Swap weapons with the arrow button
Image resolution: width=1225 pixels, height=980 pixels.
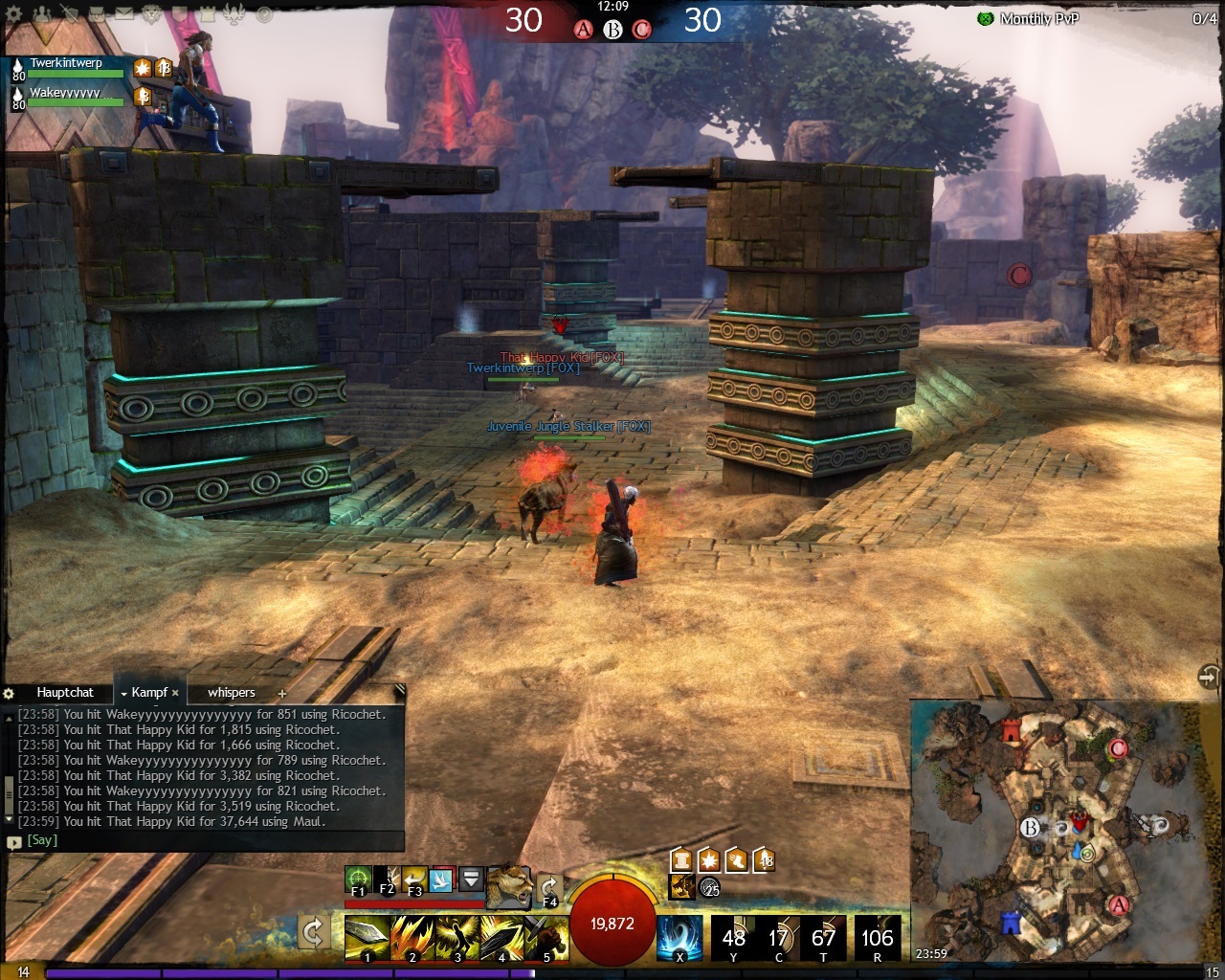coord(312,930)
